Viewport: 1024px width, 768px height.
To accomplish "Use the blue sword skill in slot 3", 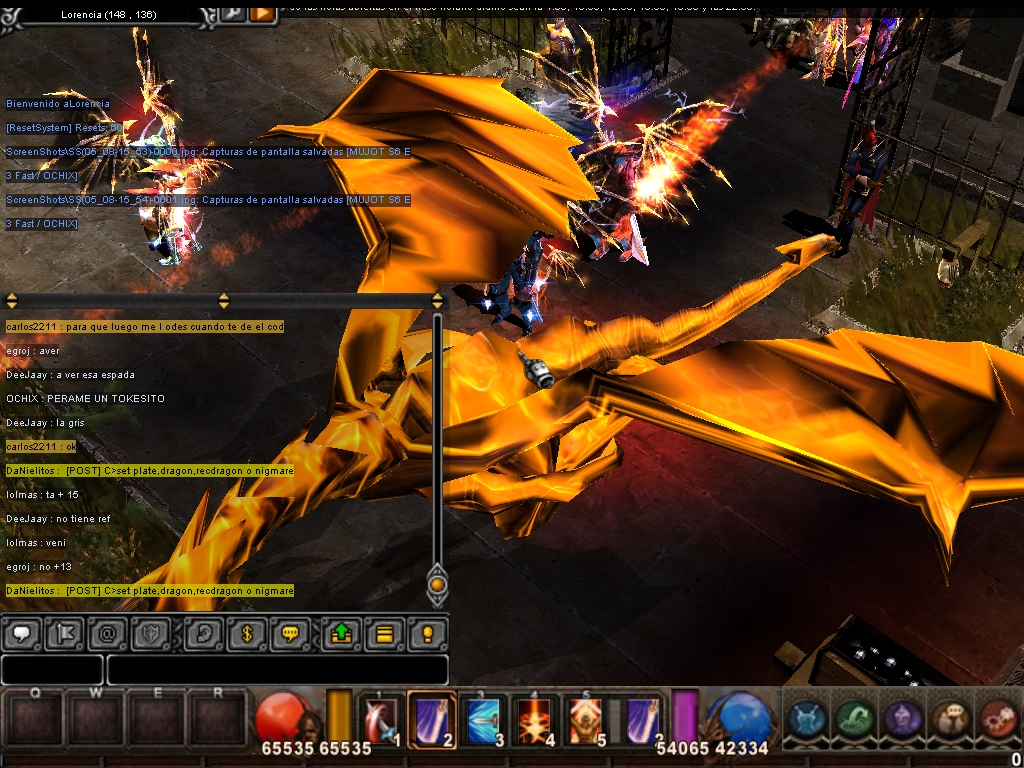I will (485, 720).
